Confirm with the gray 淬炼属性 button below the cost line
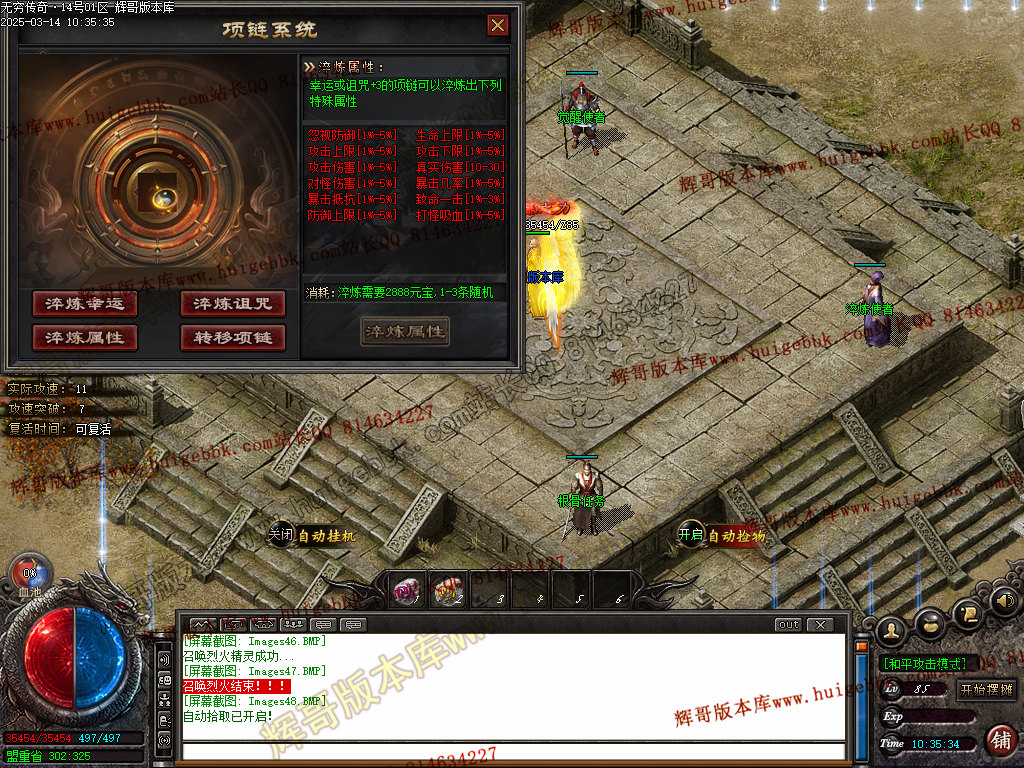 (405, 332)
